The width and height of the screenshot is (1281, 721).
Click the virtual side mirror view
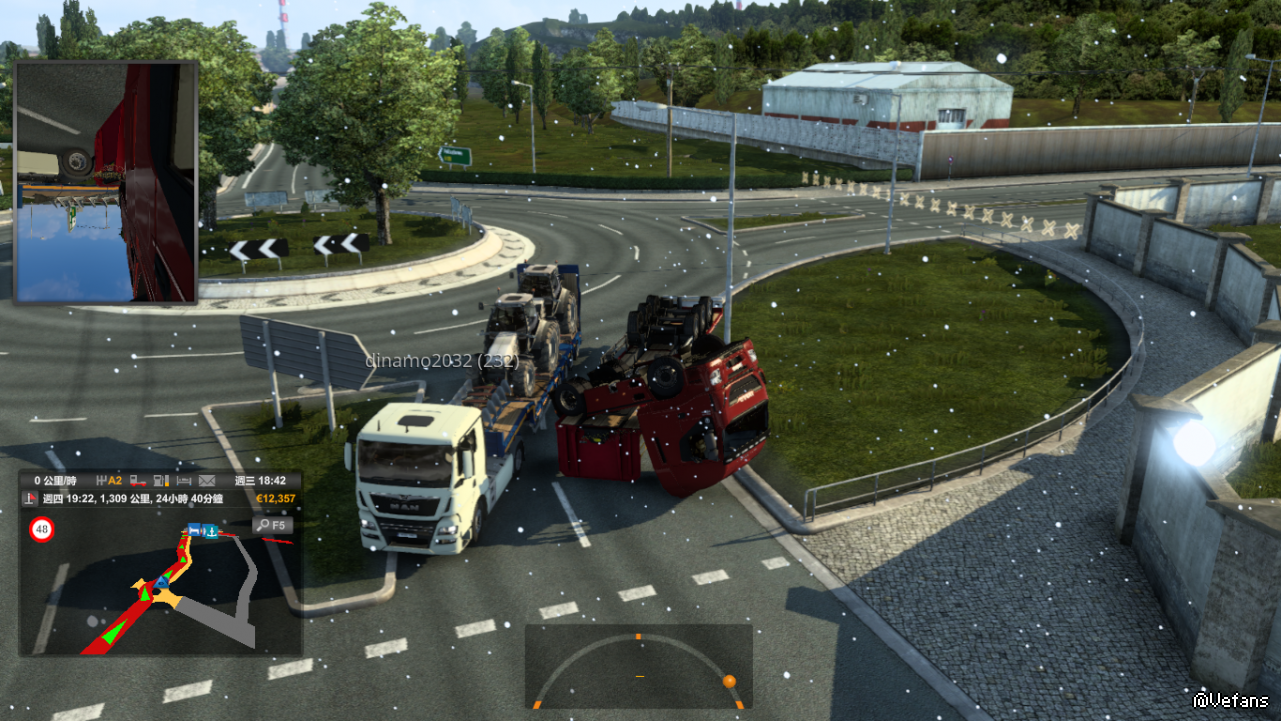tap(106, 182)
